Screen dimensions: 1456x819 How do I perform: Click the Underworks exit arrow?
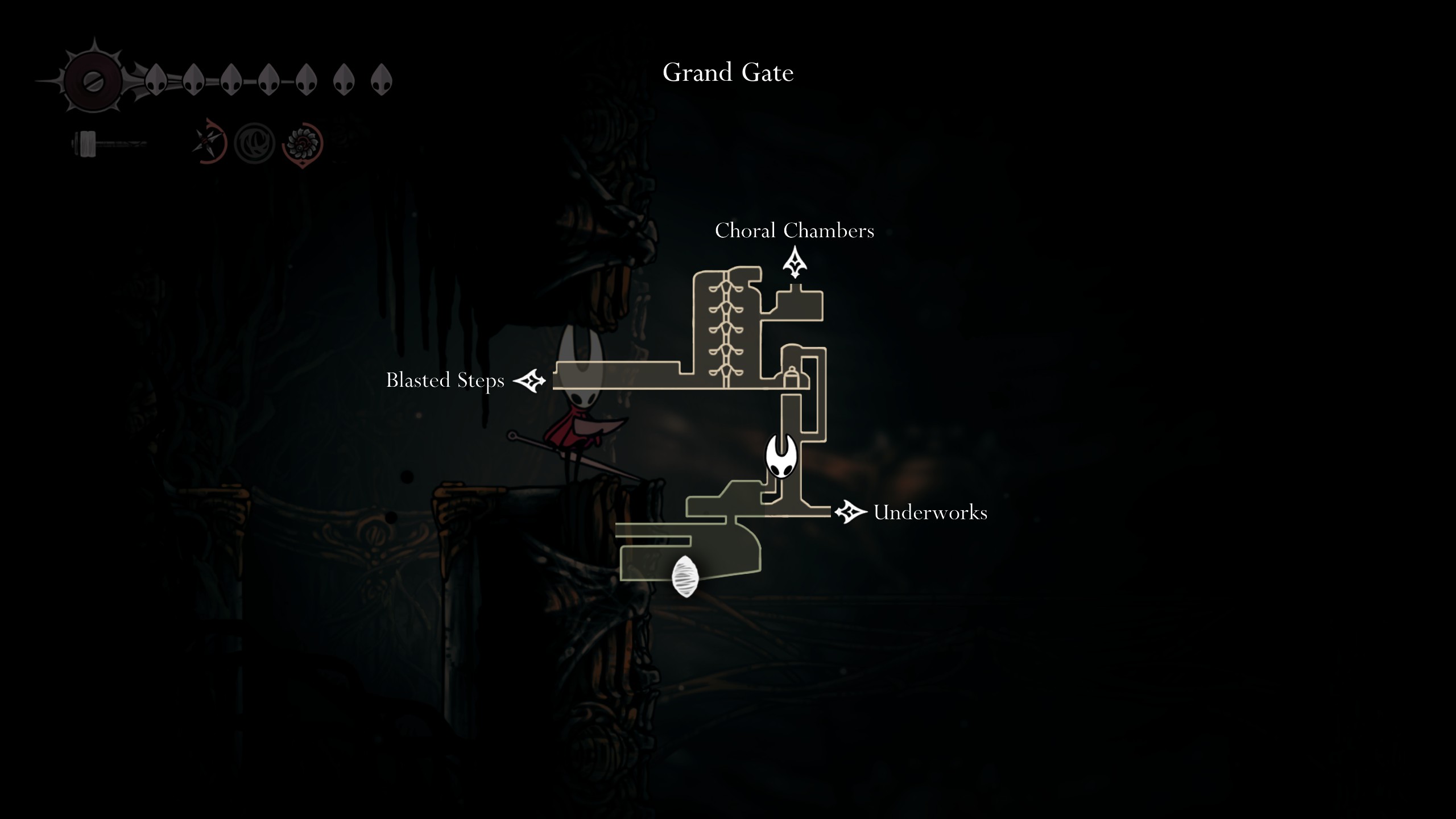(x=850, y=512)
